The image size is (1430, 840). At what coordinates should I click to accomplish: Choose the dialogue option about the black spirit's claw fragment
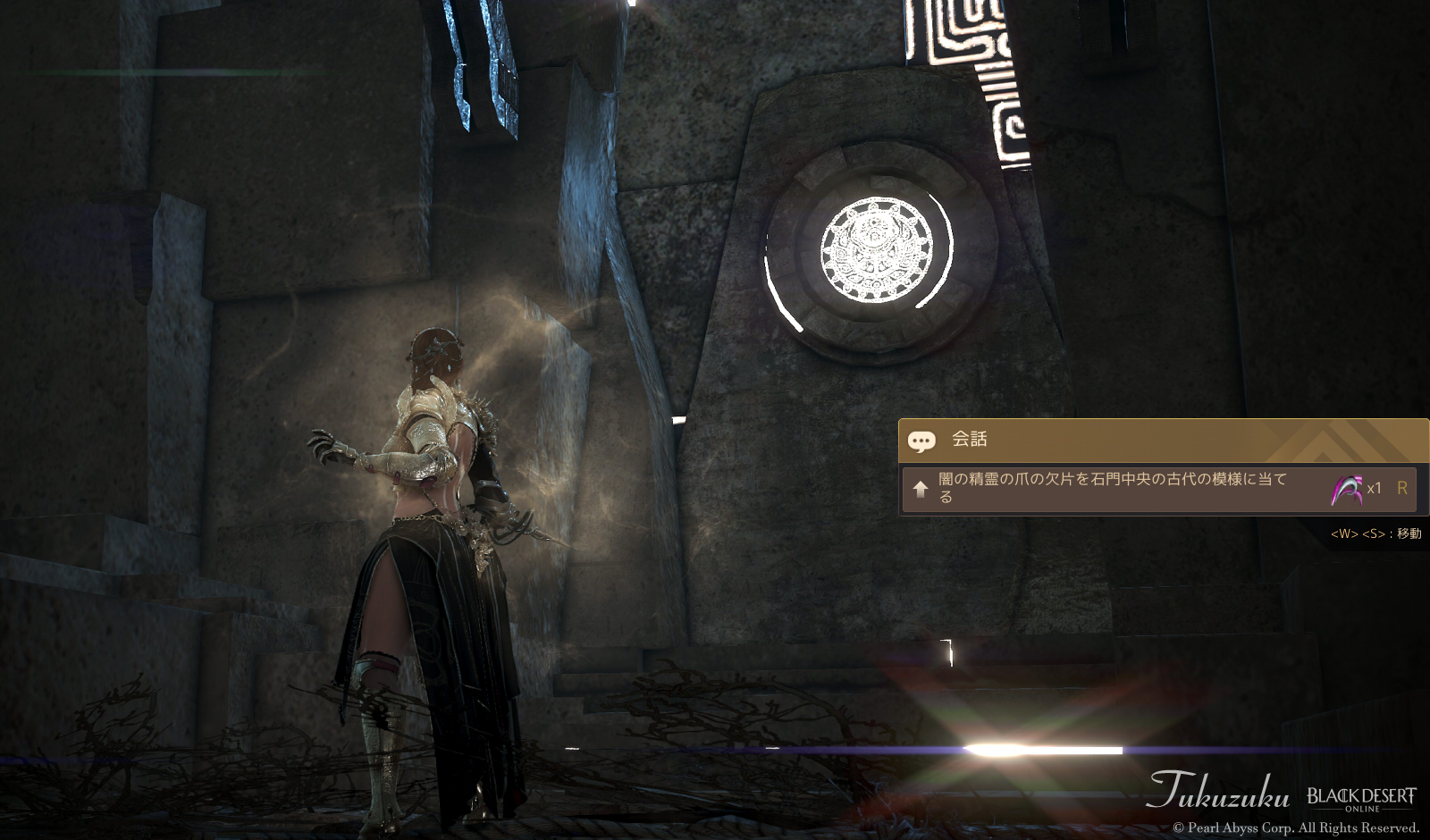click(1112, 488)
